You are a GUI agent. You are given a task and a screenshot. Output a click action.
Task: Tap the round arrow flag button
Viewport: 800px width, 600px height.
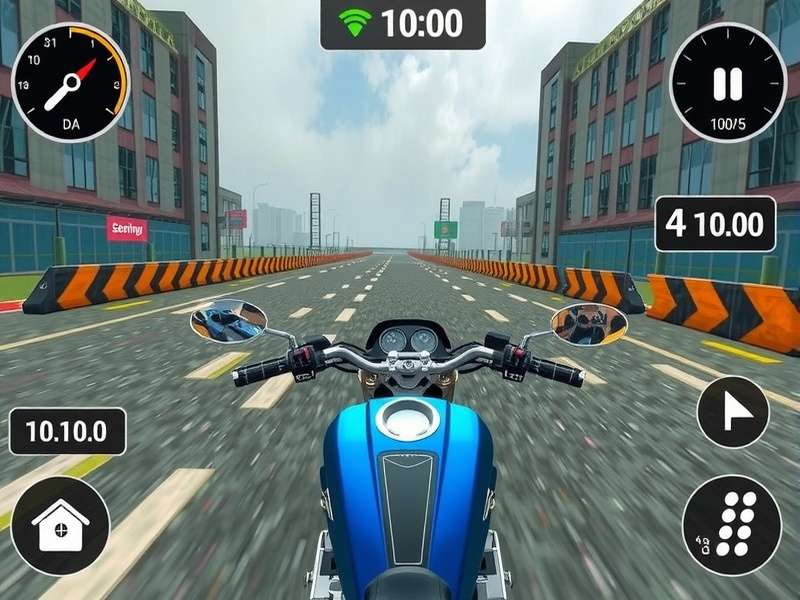point(732,411)
